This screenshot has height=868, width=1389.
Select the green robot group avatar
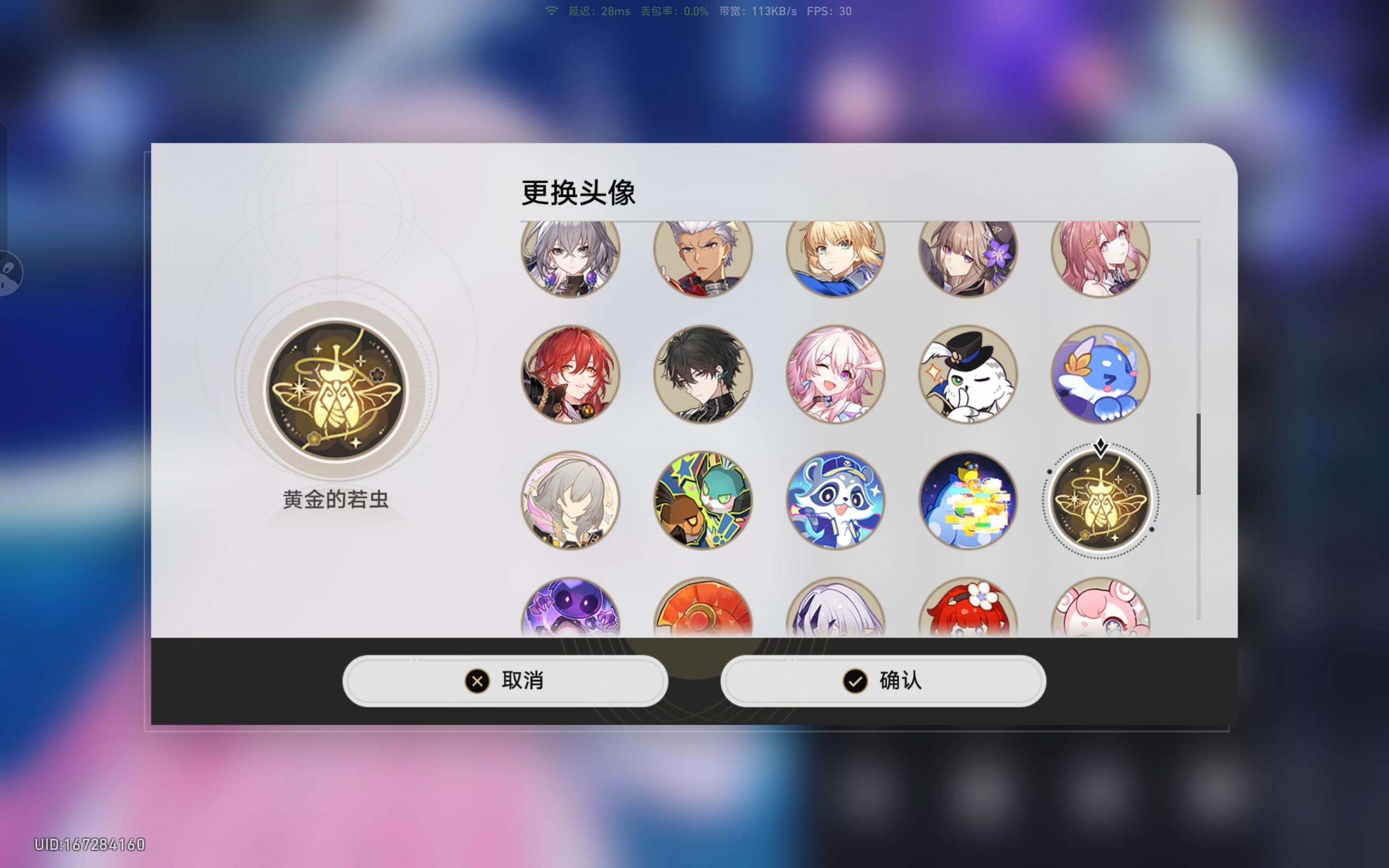[704, 501]
